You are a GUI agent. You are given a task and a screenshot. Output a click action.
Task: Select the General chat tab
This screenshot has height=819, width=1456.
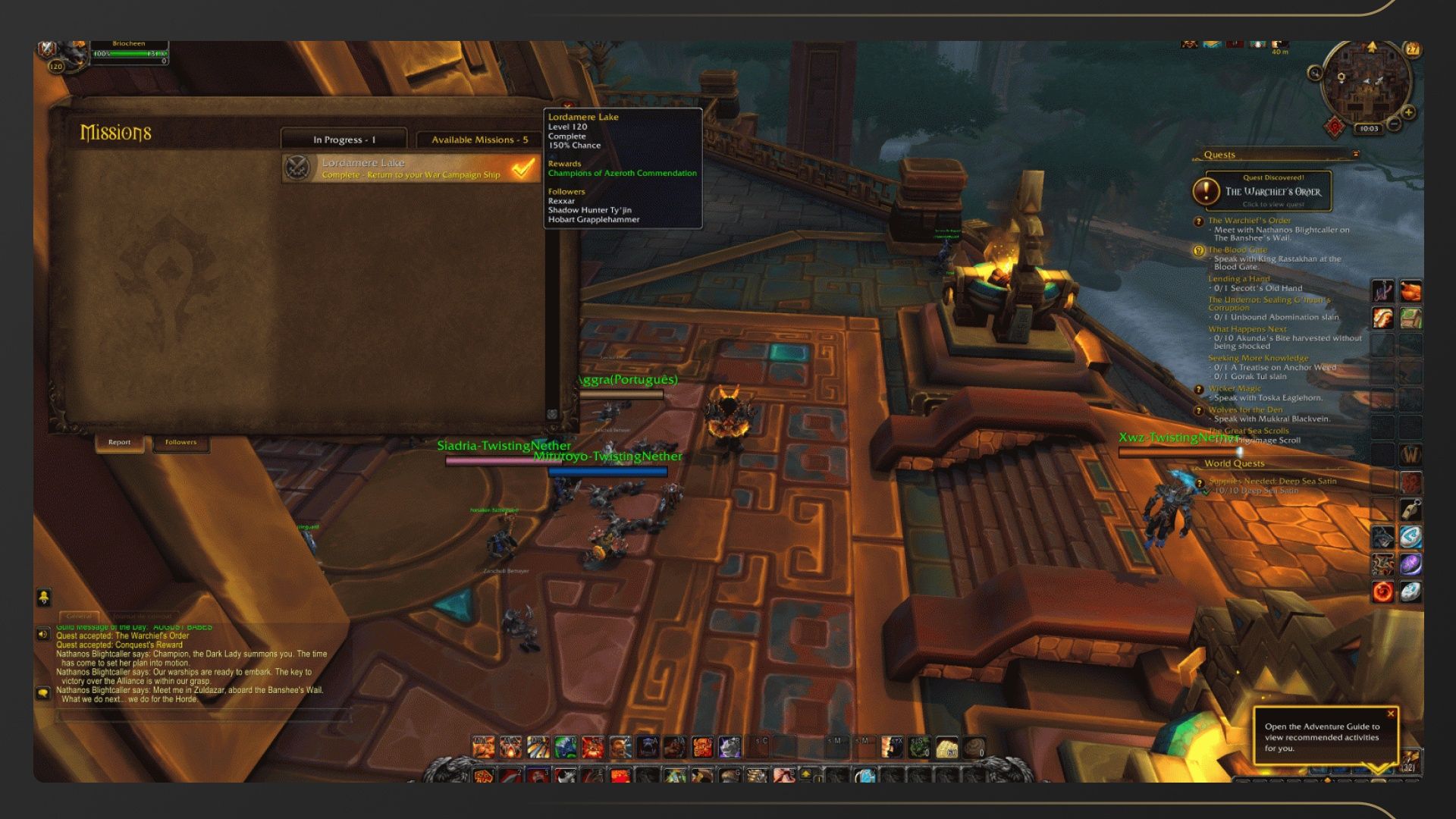coord(79,616)
